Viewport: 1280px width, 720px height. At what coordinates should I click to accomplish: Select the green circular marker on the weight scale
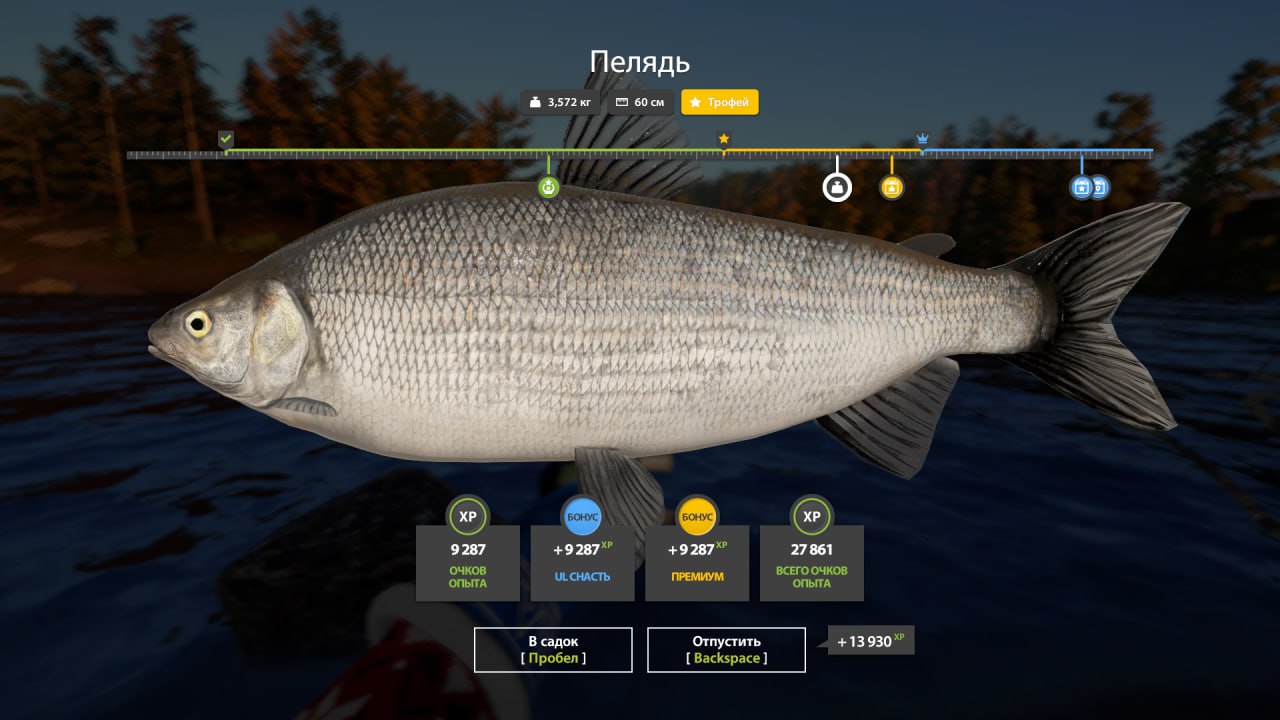548,187
